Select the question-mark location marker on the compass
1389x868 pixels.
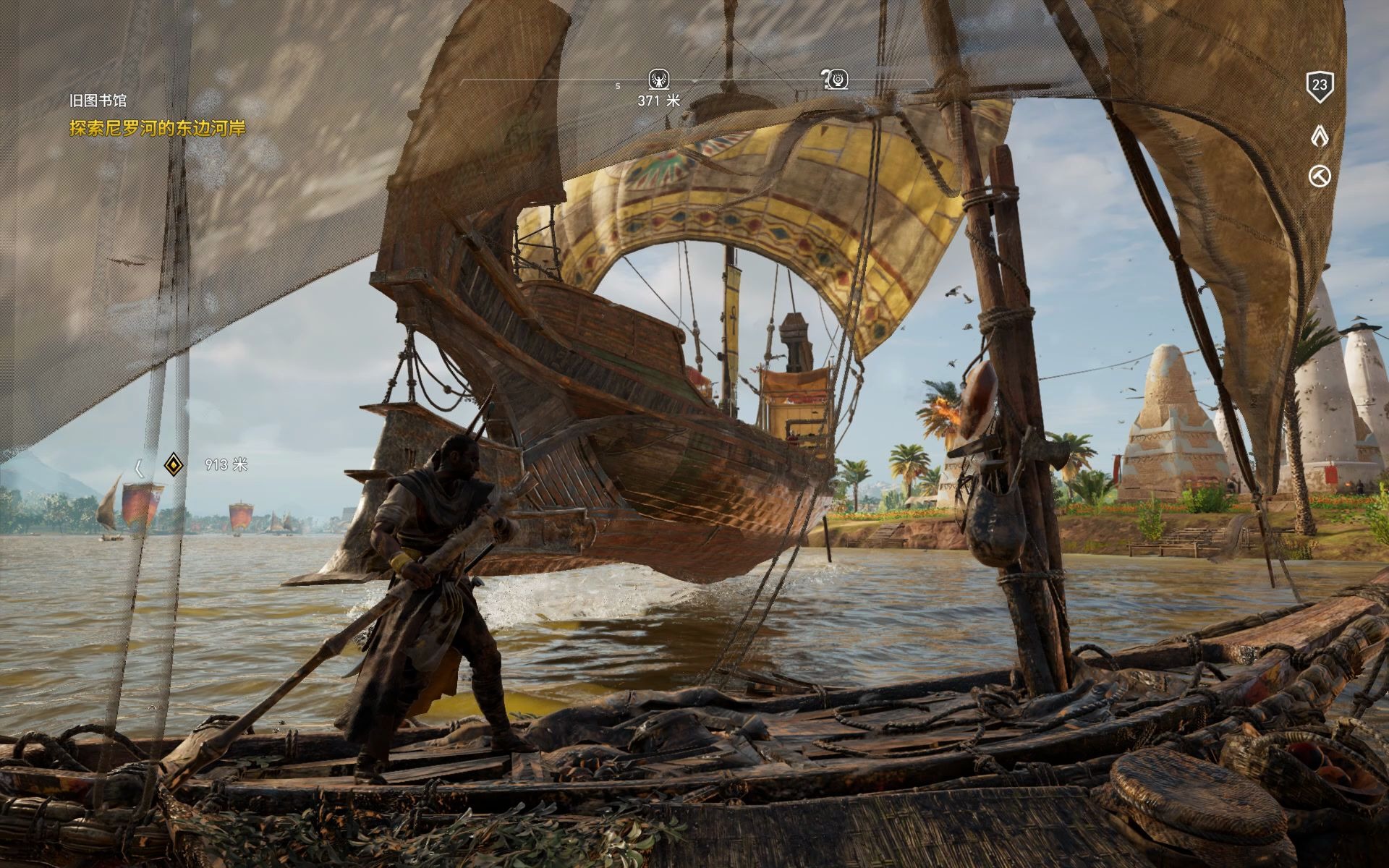point(836,78)
